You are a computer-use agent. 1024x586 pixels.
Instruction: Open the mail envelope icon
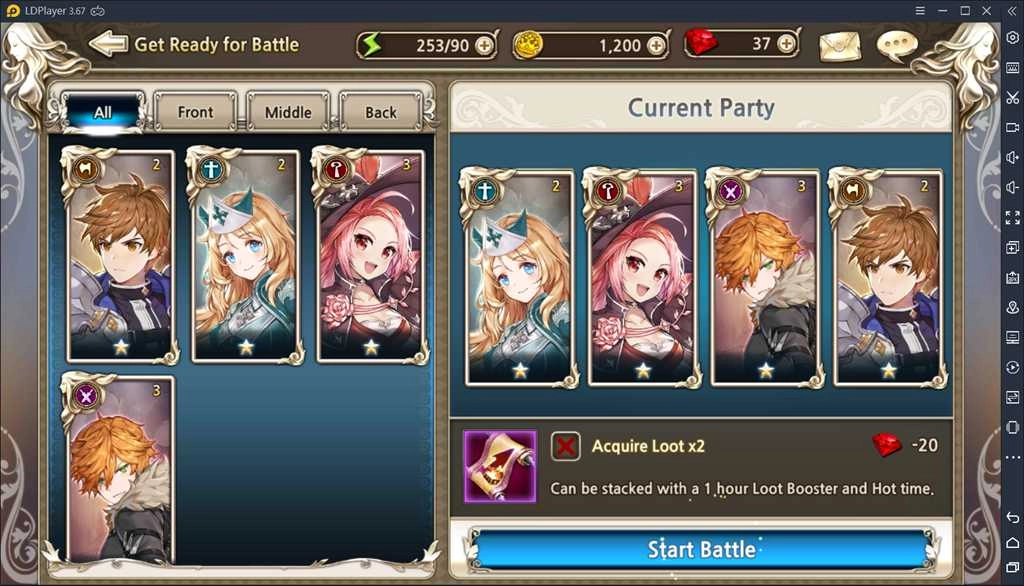839,46
